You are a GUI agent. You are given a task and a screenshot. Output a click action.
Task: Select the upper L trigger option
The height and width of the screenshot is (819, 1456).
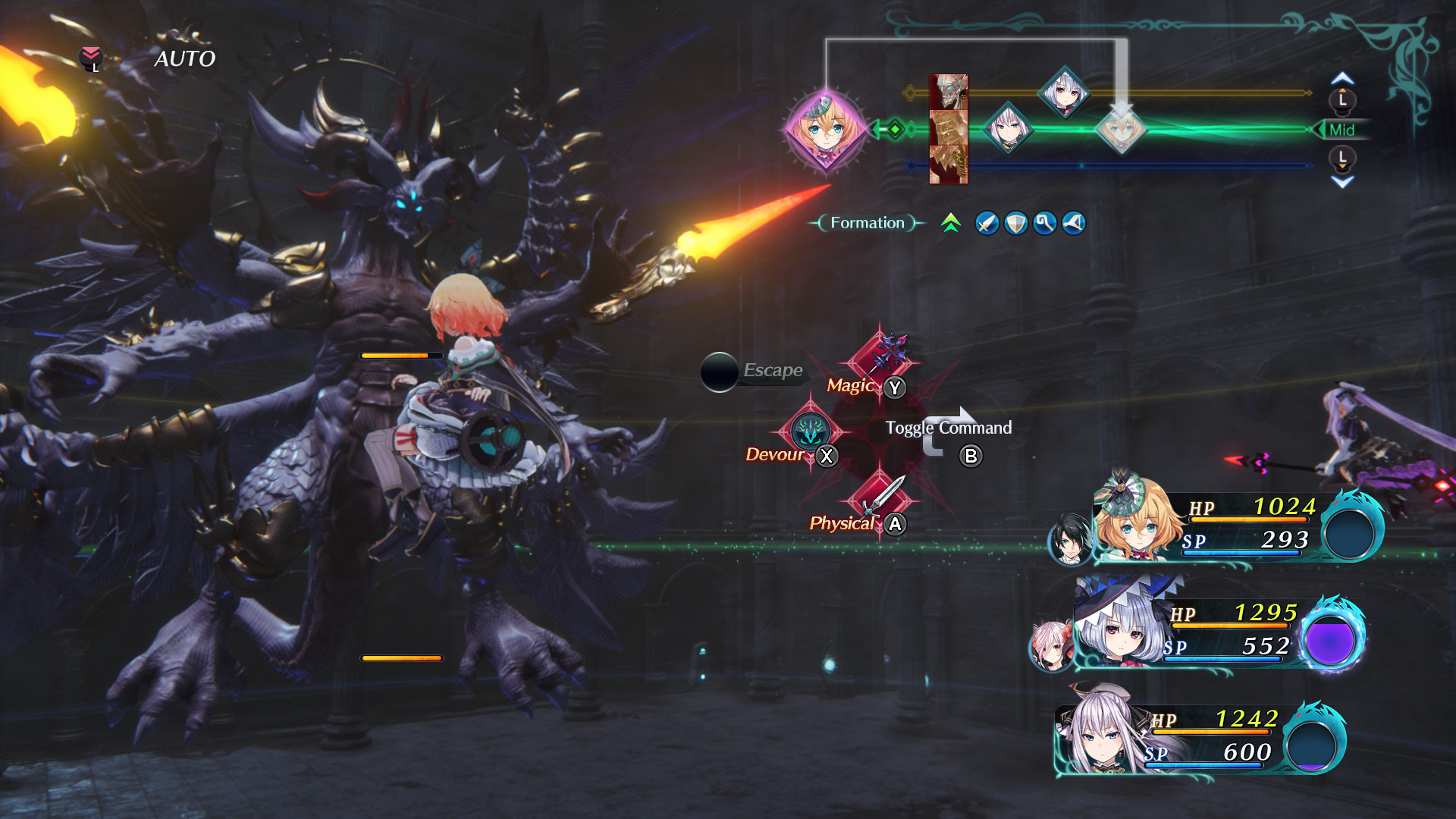[x=1341, y=99]
